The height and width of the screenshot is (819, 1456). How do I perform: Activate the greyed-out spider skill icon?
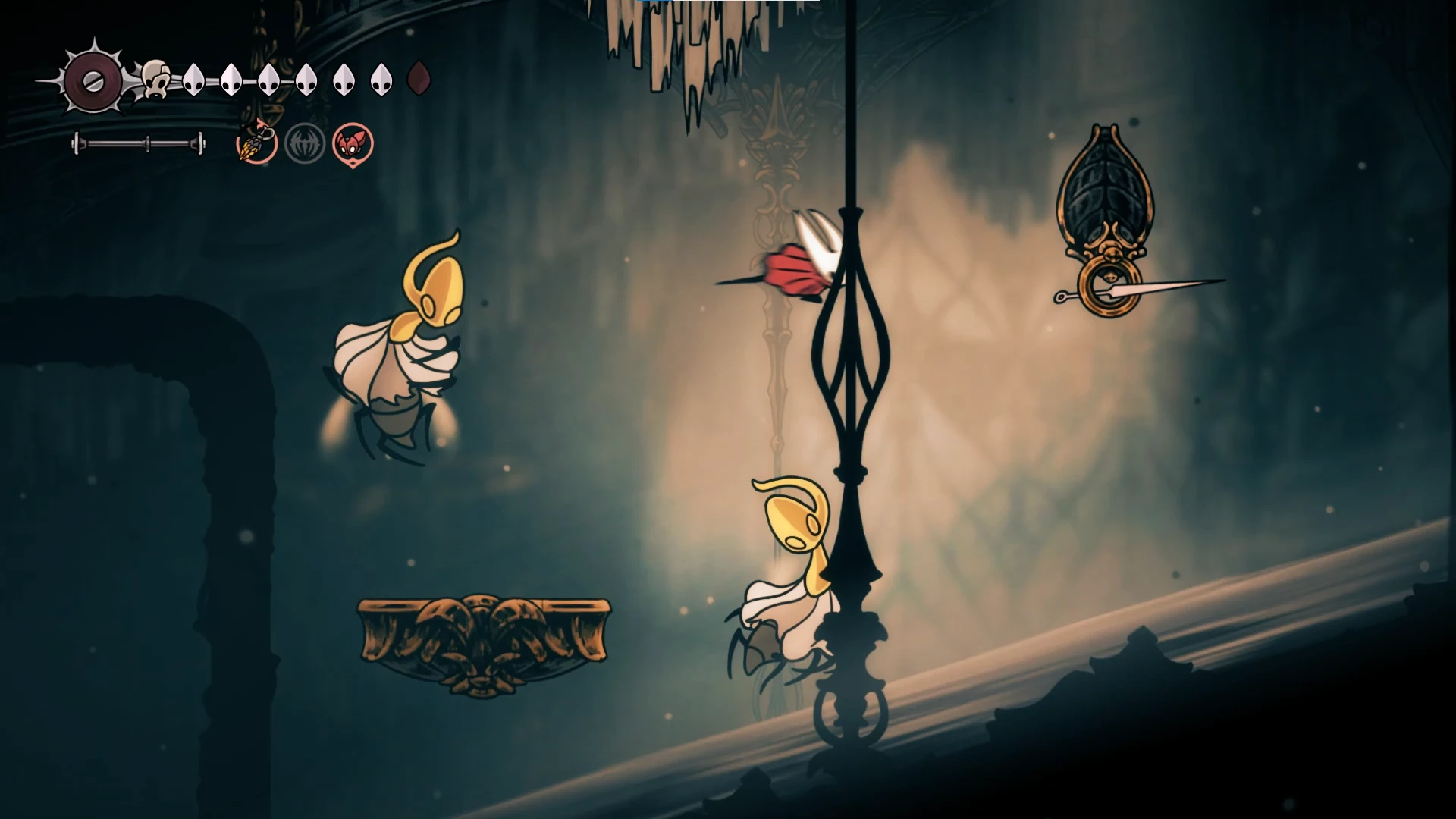click(305, 143)
